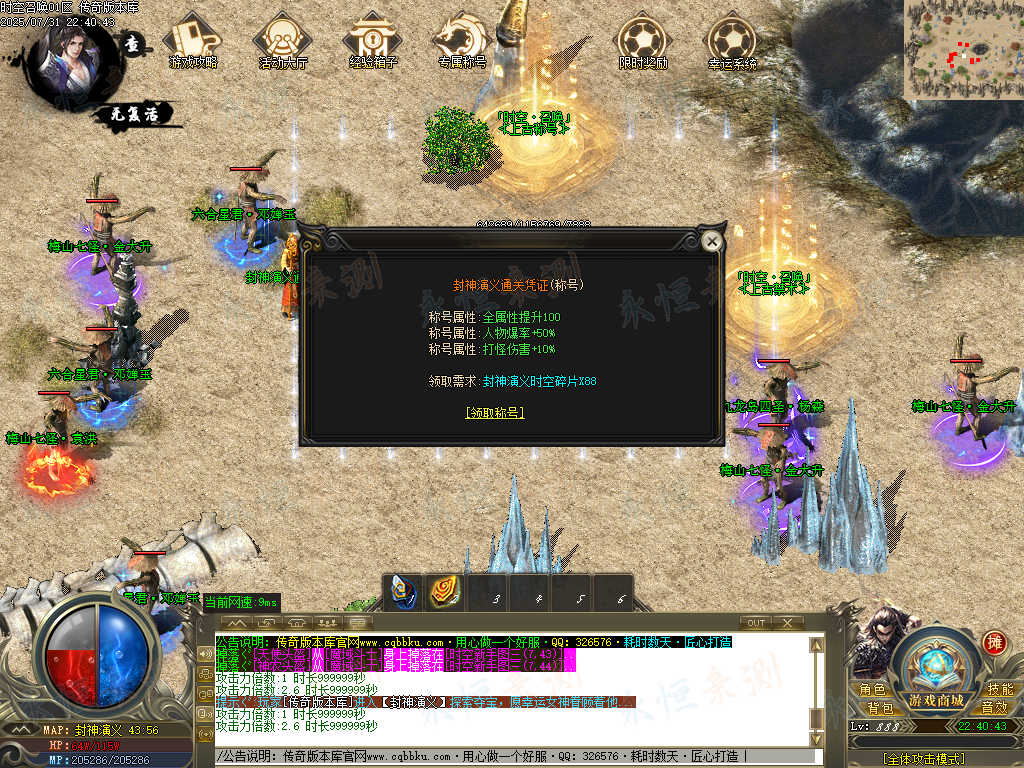1024x768 pixels.
Task: Select the orange swirl hotbar slot
Action: pyautogui.click(x=445, y=593)
